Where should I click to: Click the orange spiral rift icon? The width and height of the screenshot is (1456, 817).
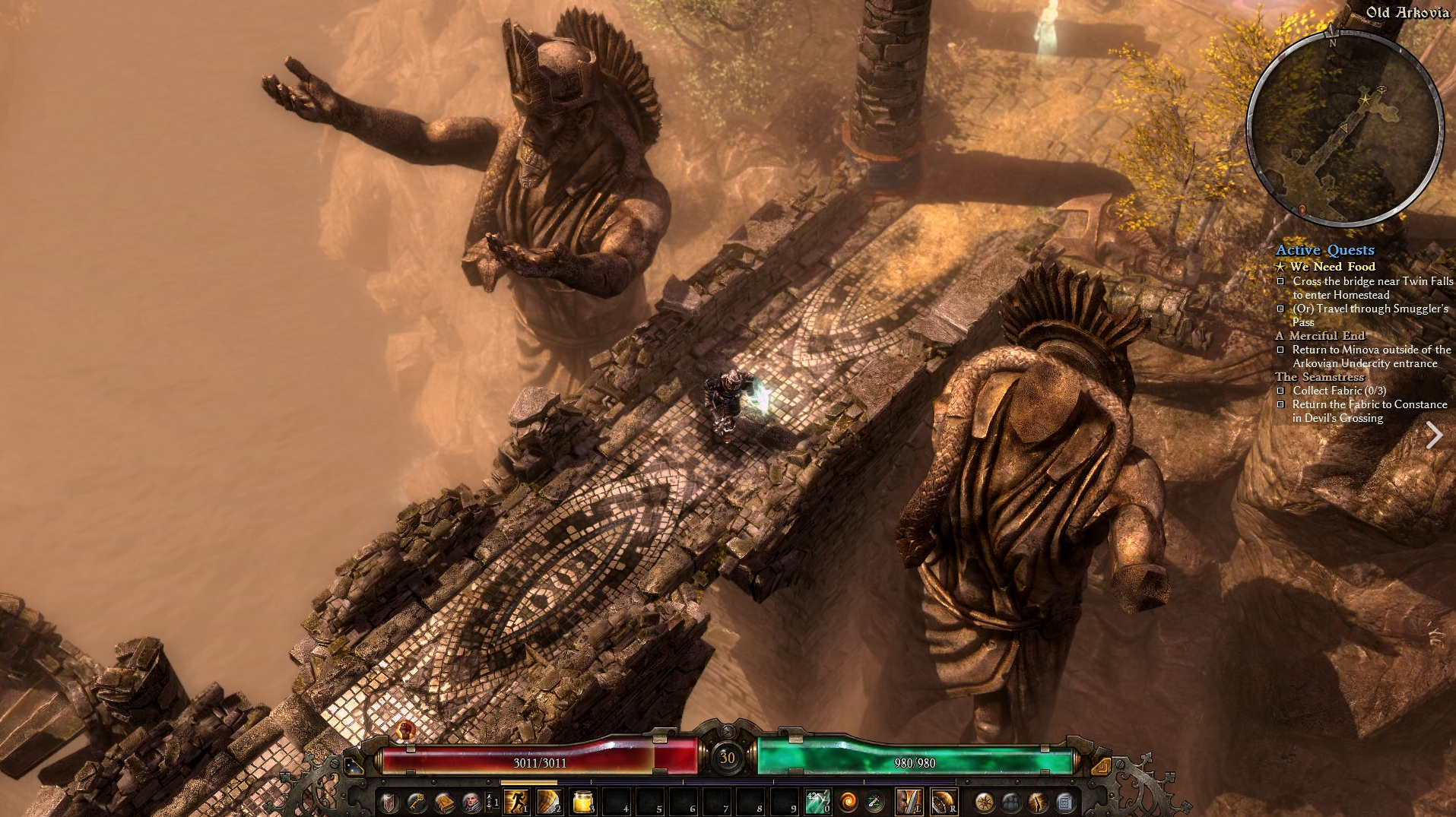click(x=847, y=802)
